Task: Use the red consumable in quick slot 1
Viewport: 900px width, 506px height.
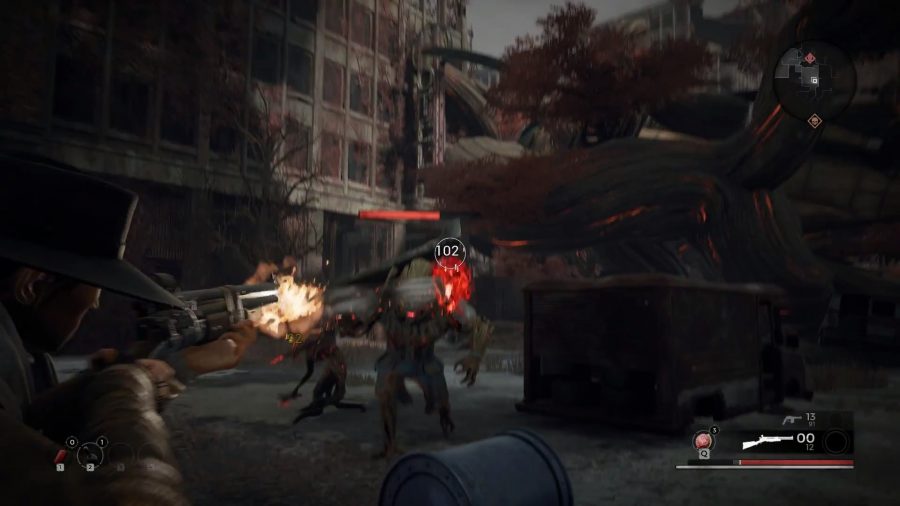Action: tap(62, 456)
